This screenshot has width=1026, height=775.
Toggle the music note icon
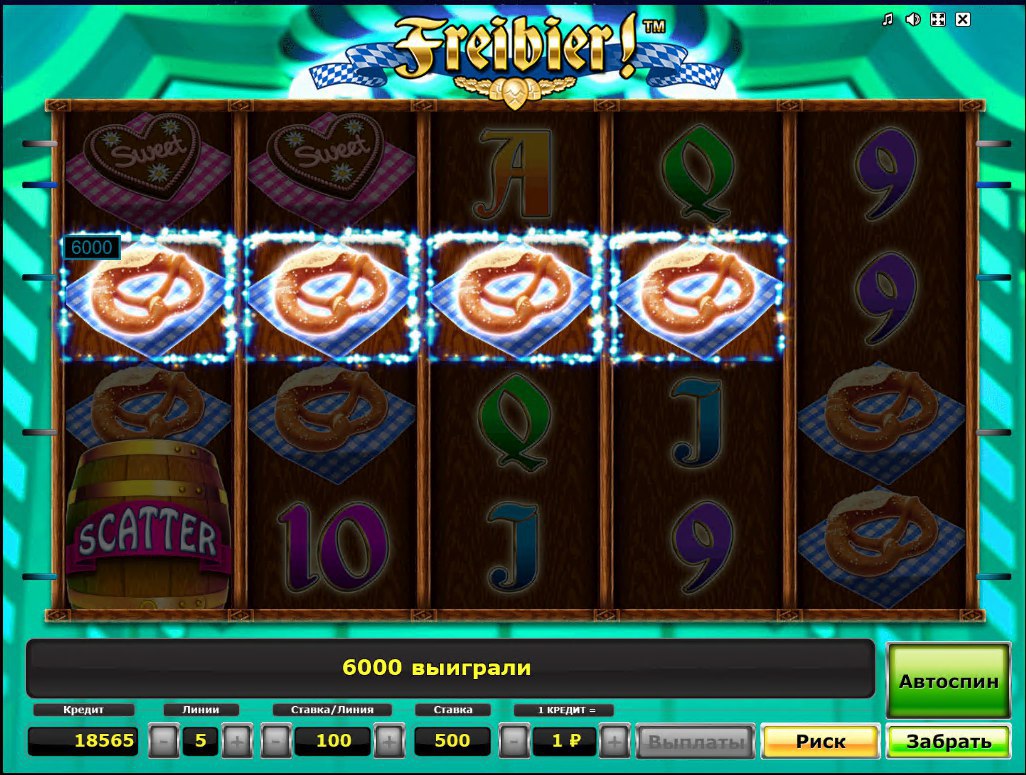(x=887, y=19)
